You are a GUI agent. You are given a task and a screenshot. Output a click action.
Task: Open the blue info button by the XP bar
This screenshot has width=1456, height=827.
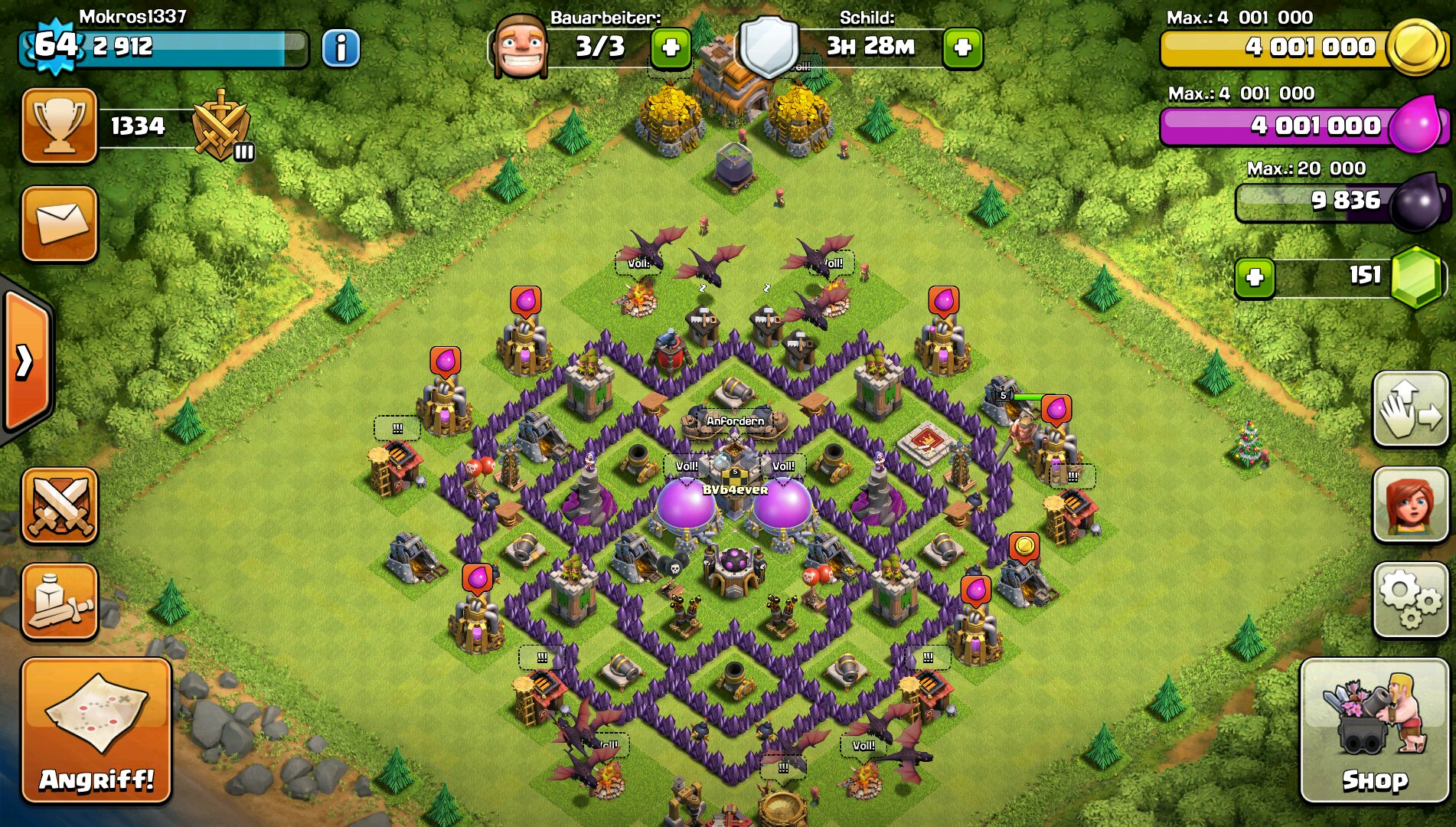tap(341, 49)
